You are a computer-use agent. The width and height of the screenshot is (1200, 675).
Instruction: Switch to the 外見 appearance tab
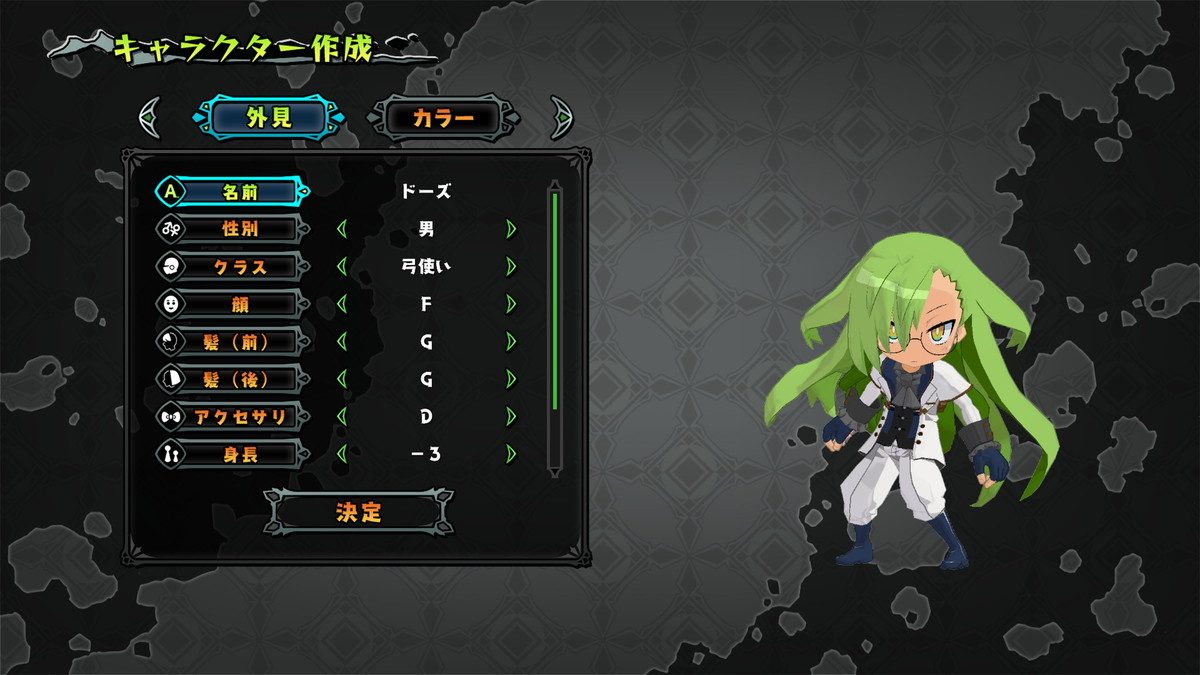point(269,118)
